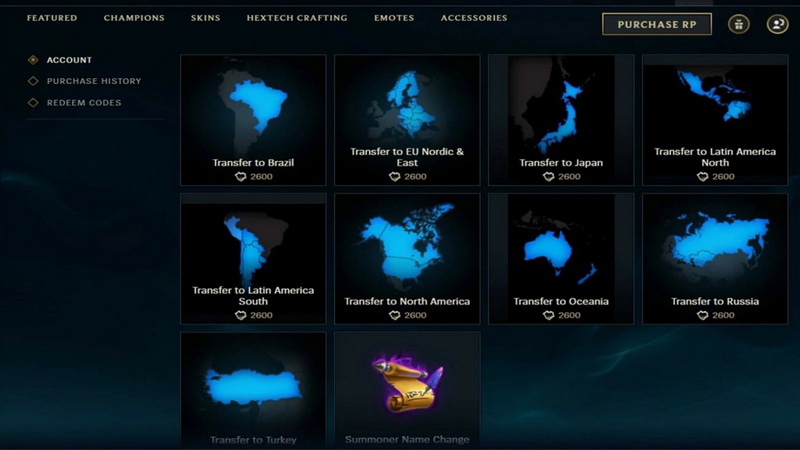Select the Transfer to Brazil tile
The width and height of the screenshot is (800, 450).
click(x=253, y=120)
